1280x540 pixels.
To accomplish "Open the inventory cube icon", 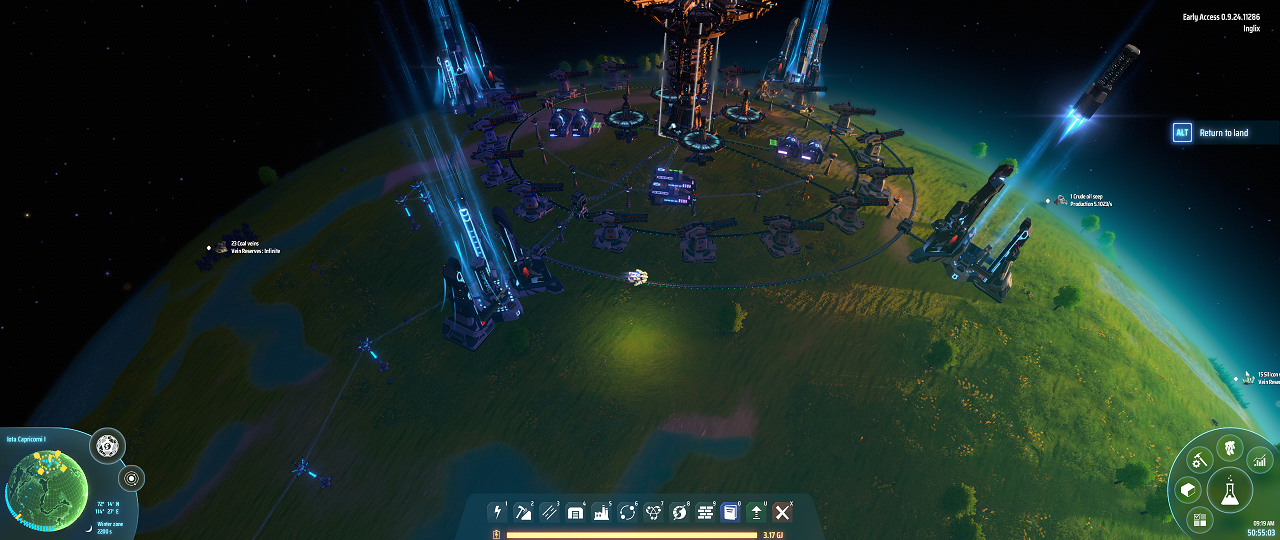I will (1187, 490).
